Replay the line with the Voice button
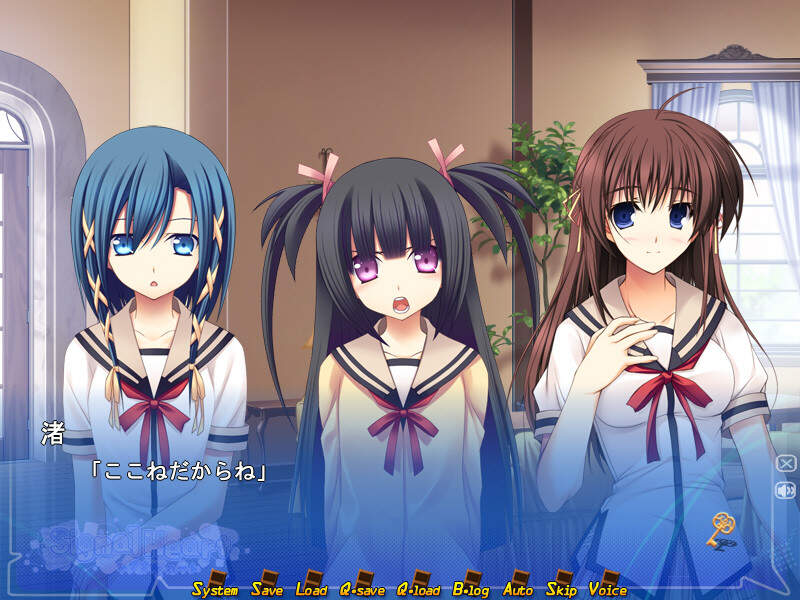This screenshot has width=800, height=600. [608, 588]
